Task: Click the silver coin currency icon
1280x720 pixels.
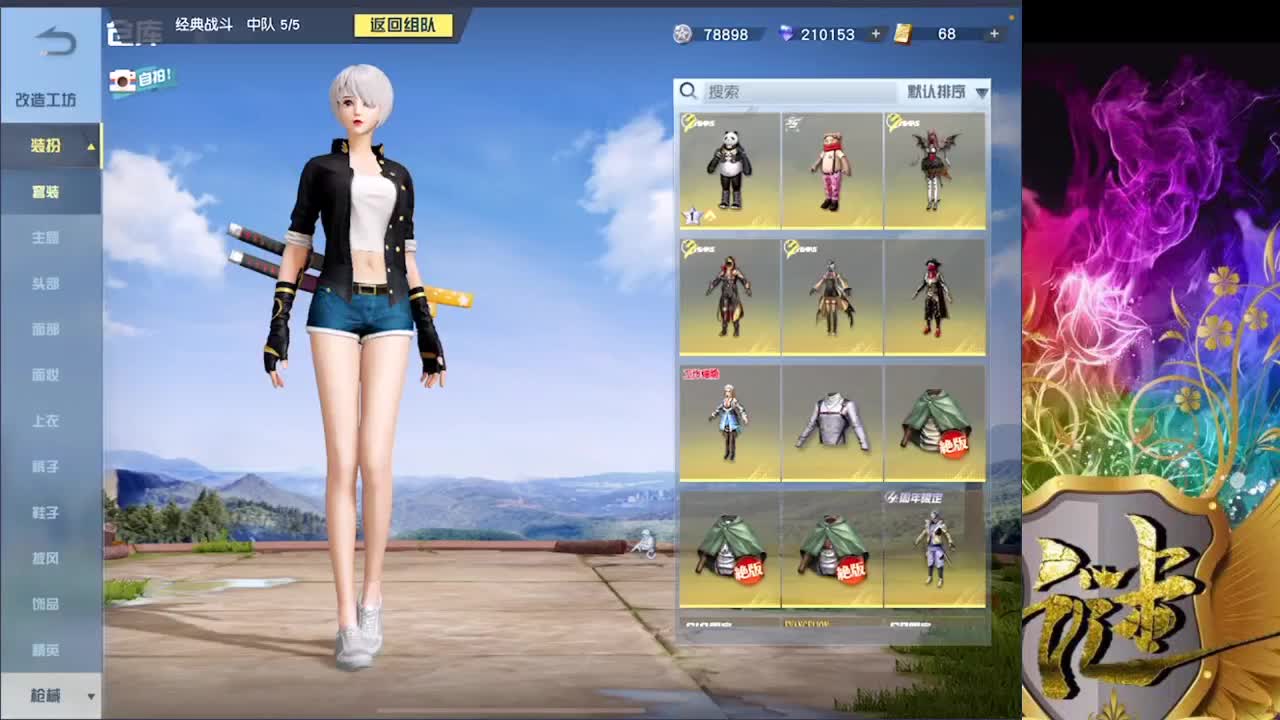Action: pyautogui.click(x=682, y=34)
